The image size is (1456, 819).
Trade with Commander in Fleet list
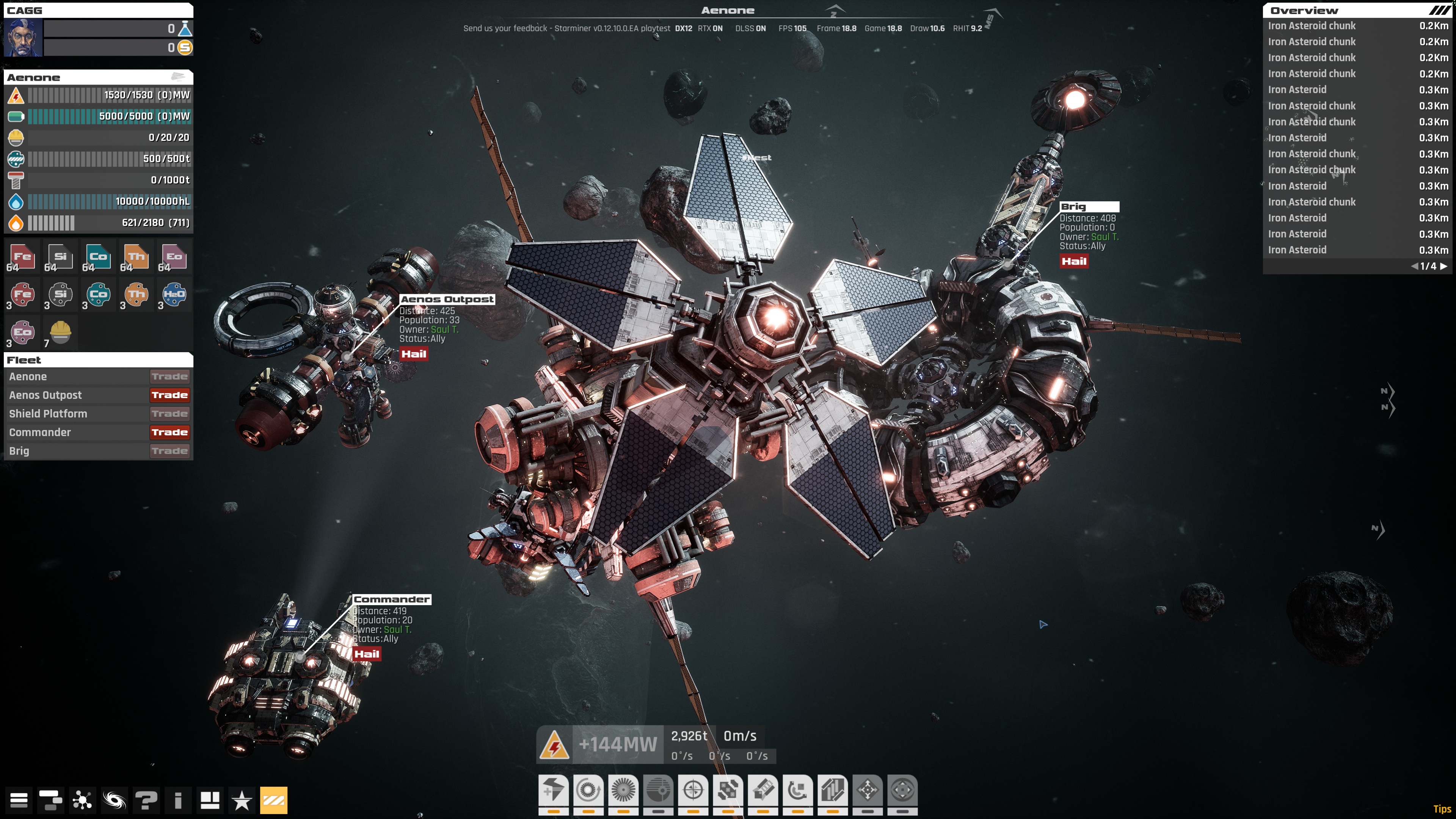(x=169, y=432)
